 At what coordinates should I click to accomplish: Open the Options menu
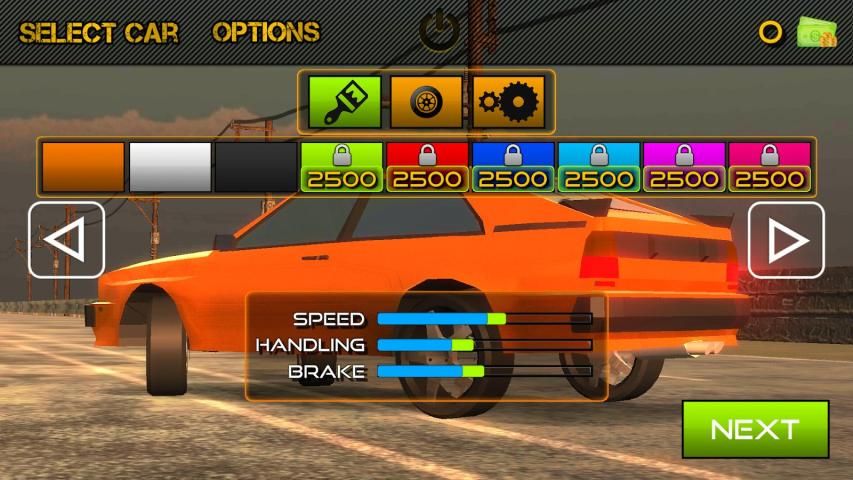[266, 32]
